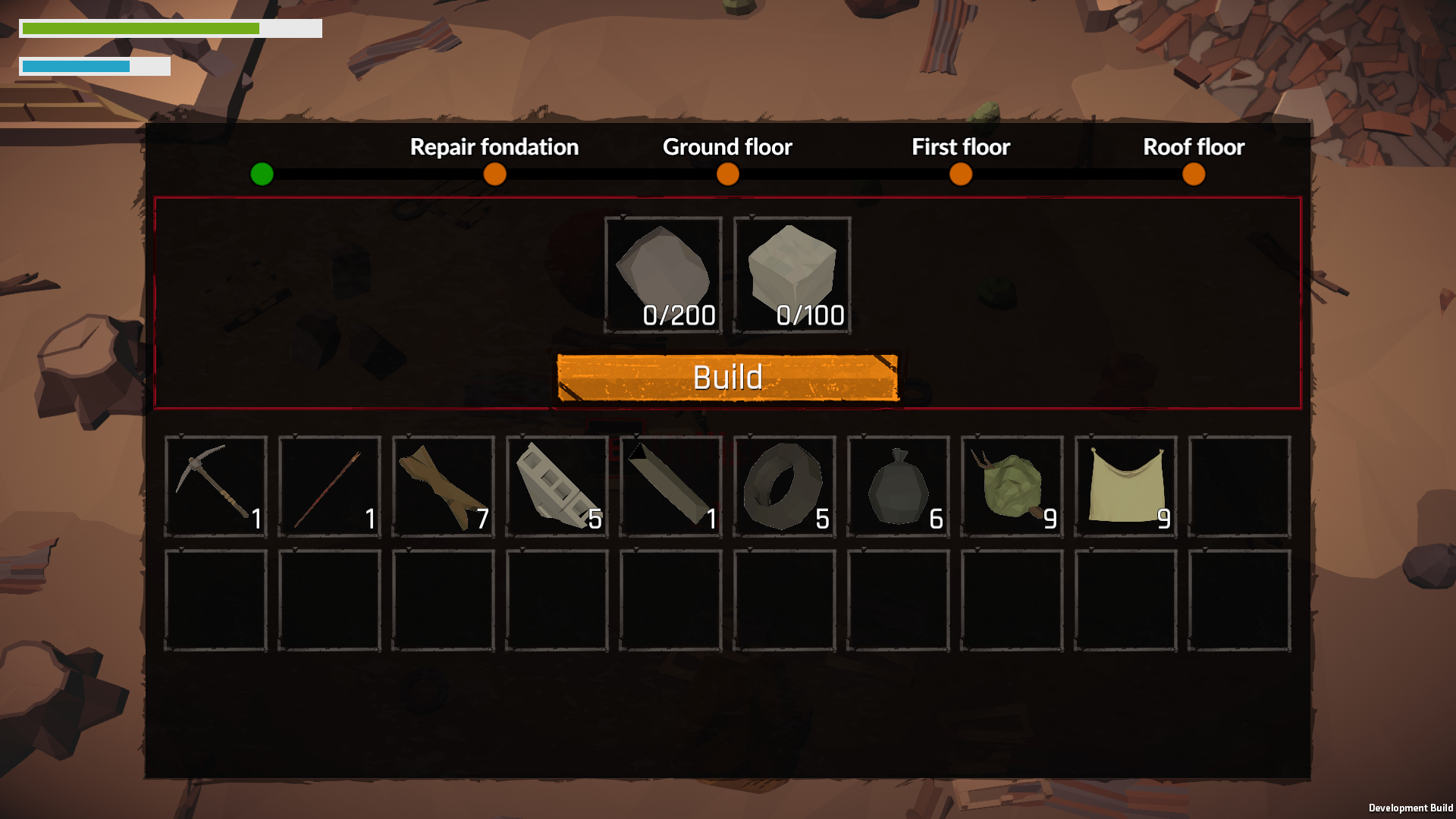Click the green starting stage dot
The width and height of the screenshot is (1456, 819).
pos(262,174)
